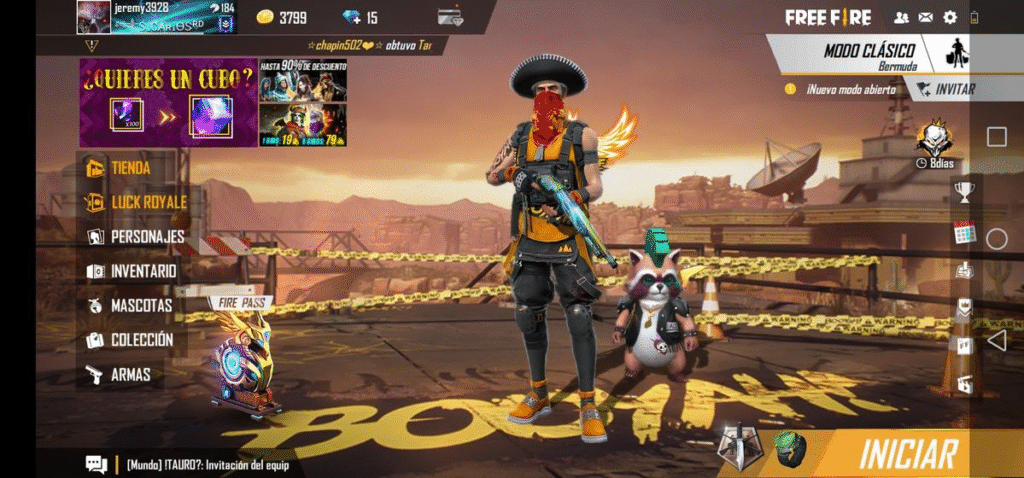1024x478 pixels.
Task: Change the Modo Clásico game mode
Action: (x=868, y=55)
